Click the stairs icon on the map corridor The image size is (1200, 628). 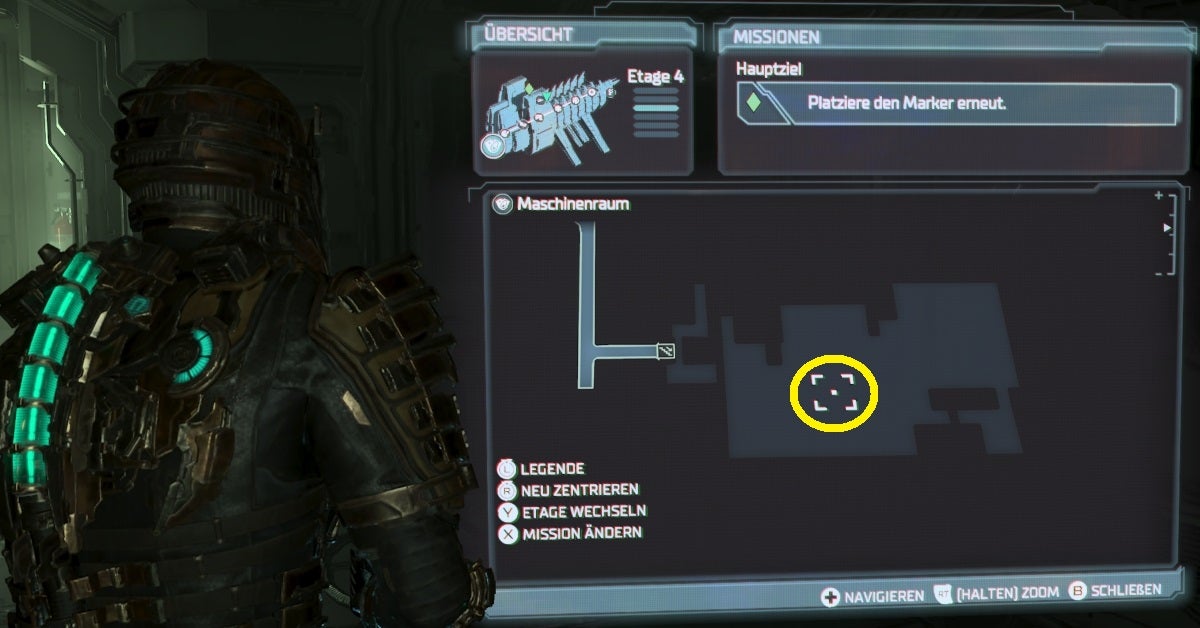click(x=666, y=351)
